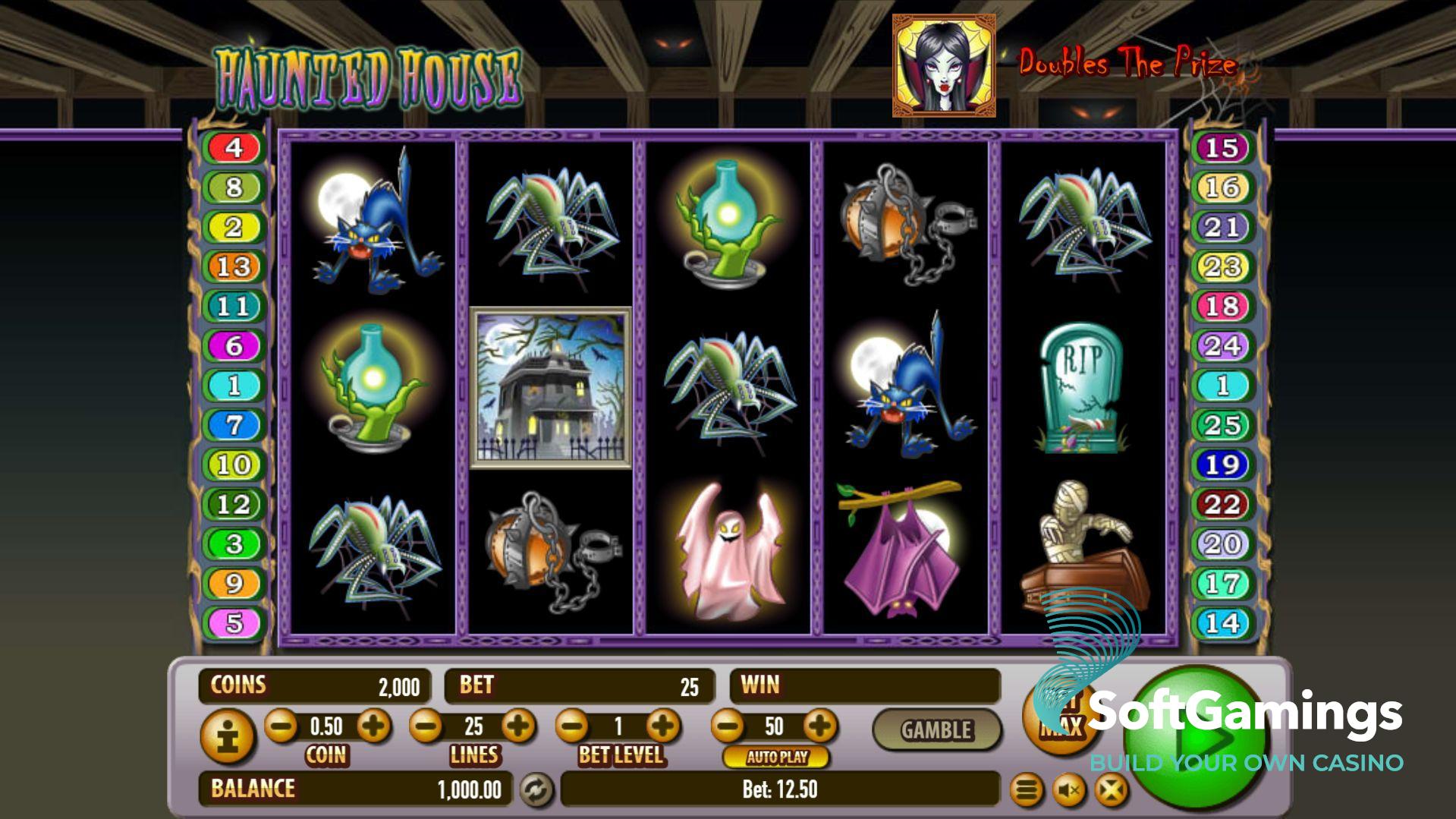Decrease the auto play spin count

(x=728, y=726)
